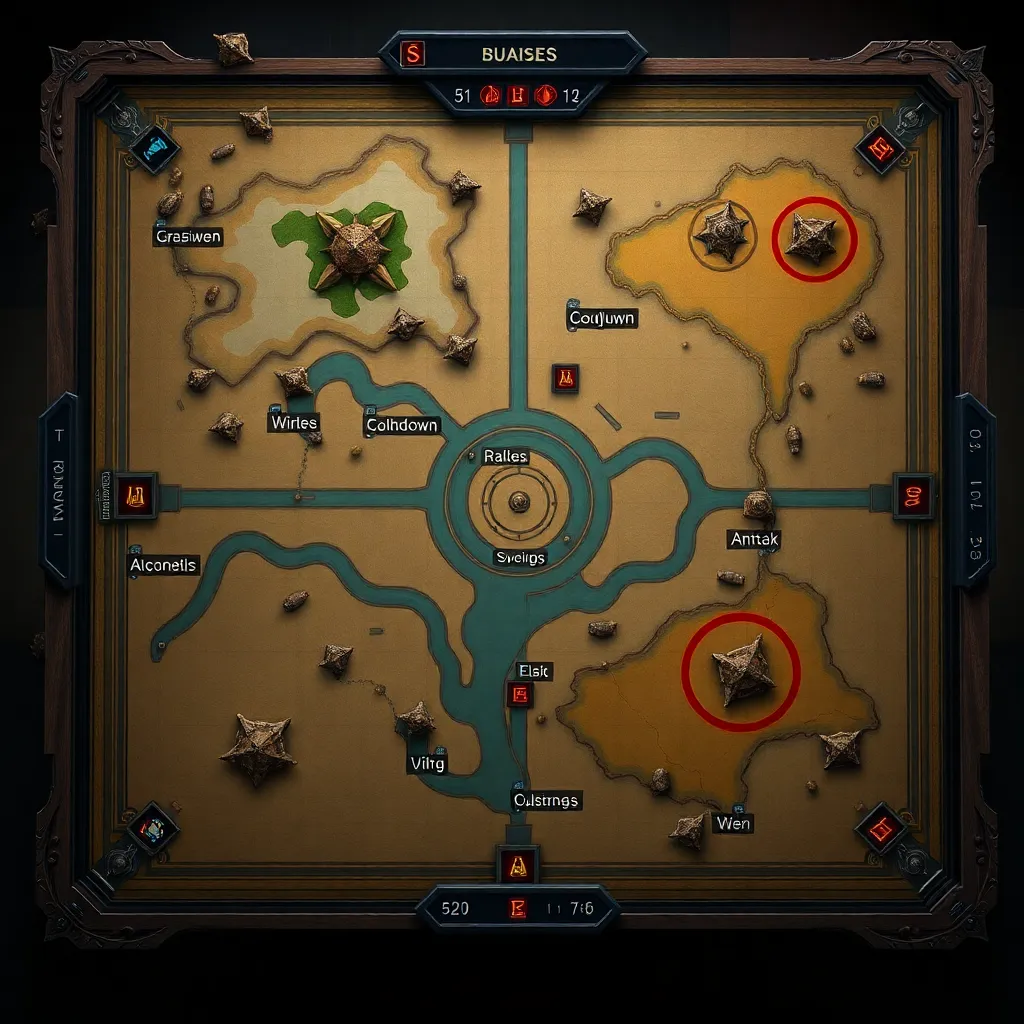Select the Vilrg location label
Image resolution: width=1024 pixels, height=1024 pixels.
pyautogui.click(x=427, y=763)
